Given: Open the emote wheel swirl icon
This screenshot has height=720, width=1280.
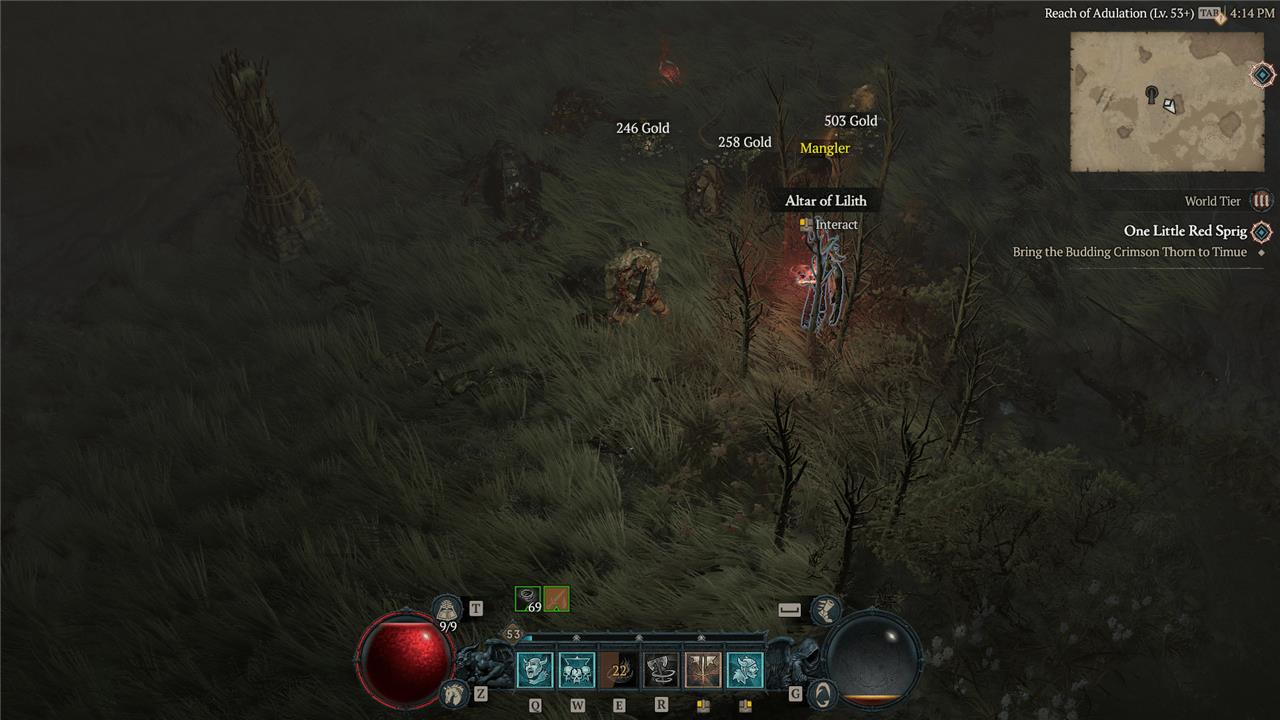Looking at the screenshot, I should tap(821, 692).
